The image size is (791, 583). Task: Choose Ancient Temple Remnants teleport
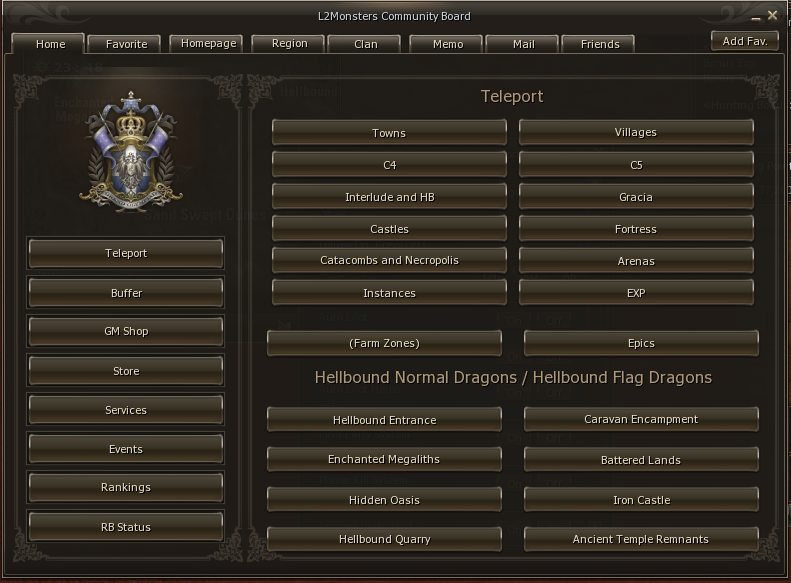pos(641,539)
